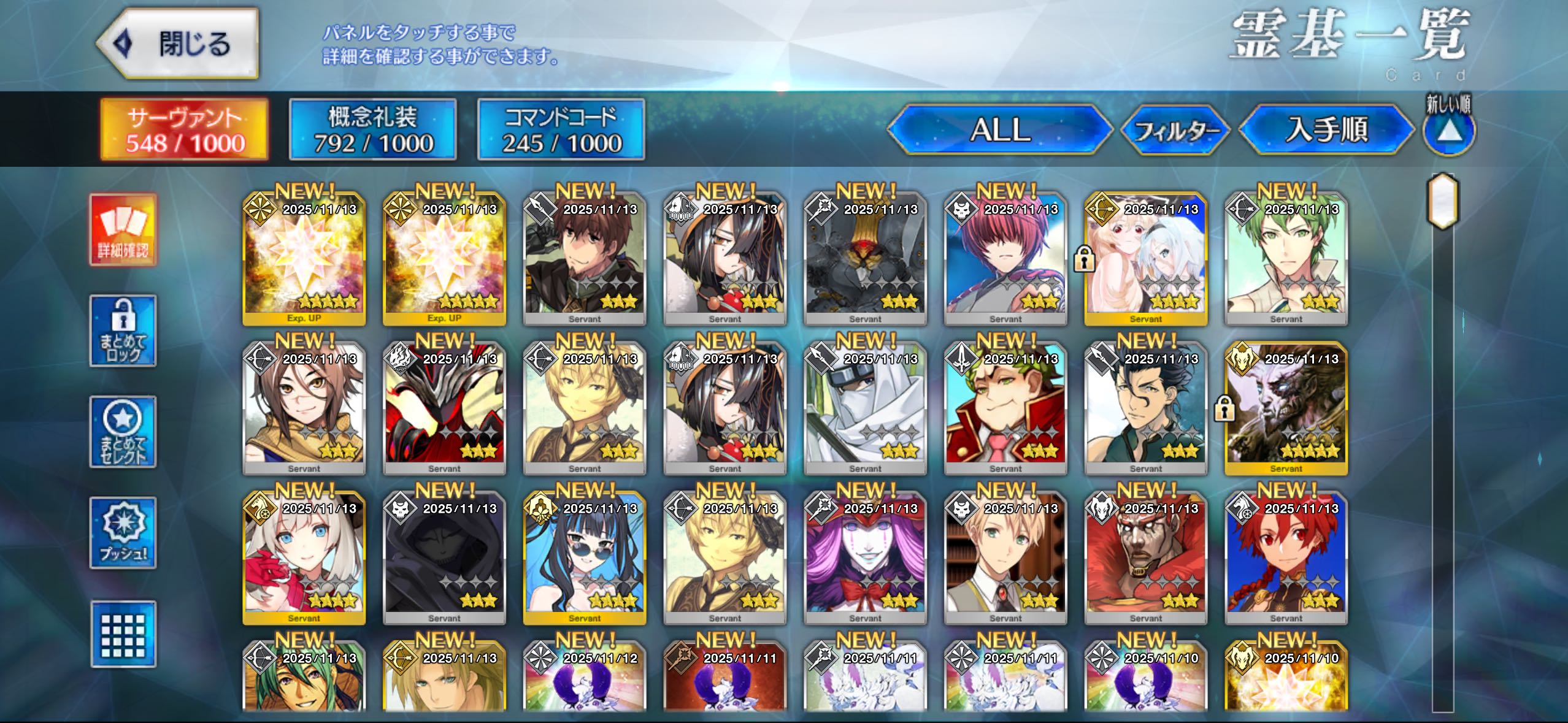Choose the purple-haired jester servant card
This screenshot has width=1568, height=723.
click(x=865, y=557)
